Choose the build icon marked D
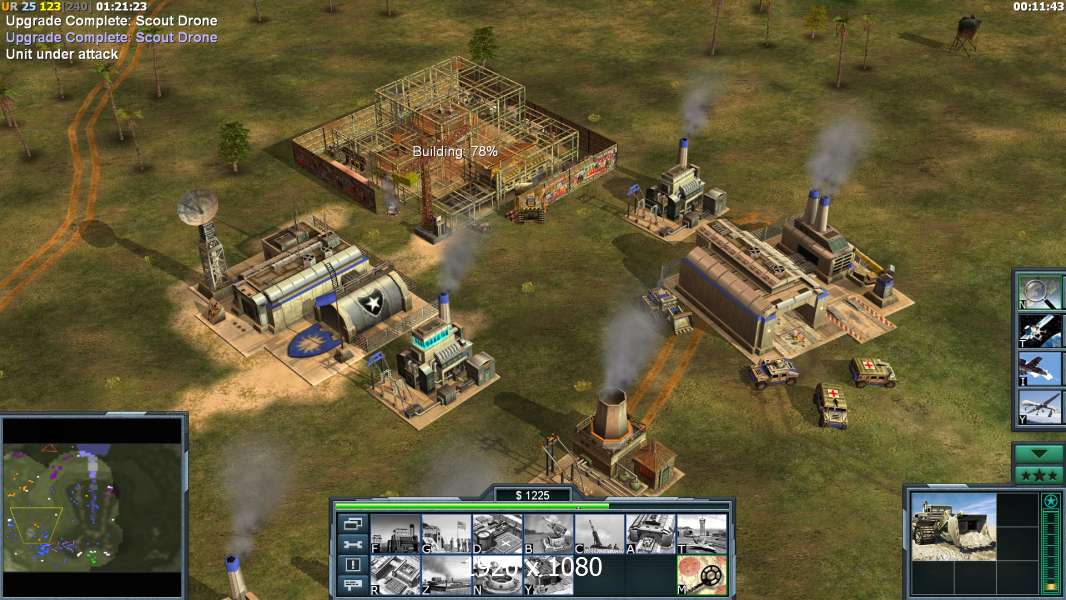Viewport: 1066px width, 600px height. (x=497, y=534)
